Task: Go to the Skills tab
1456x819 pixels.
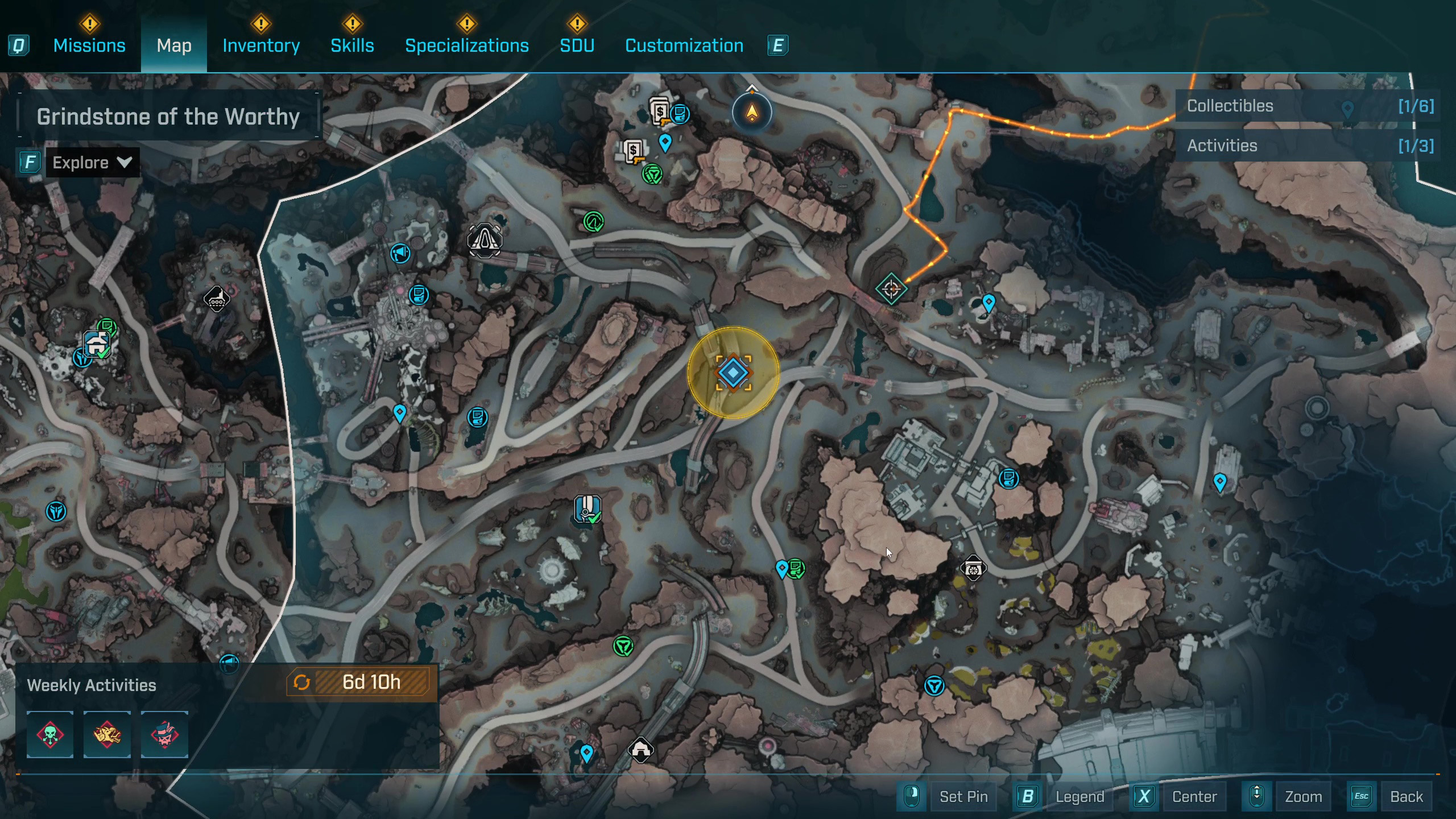Action: point(352,45)
